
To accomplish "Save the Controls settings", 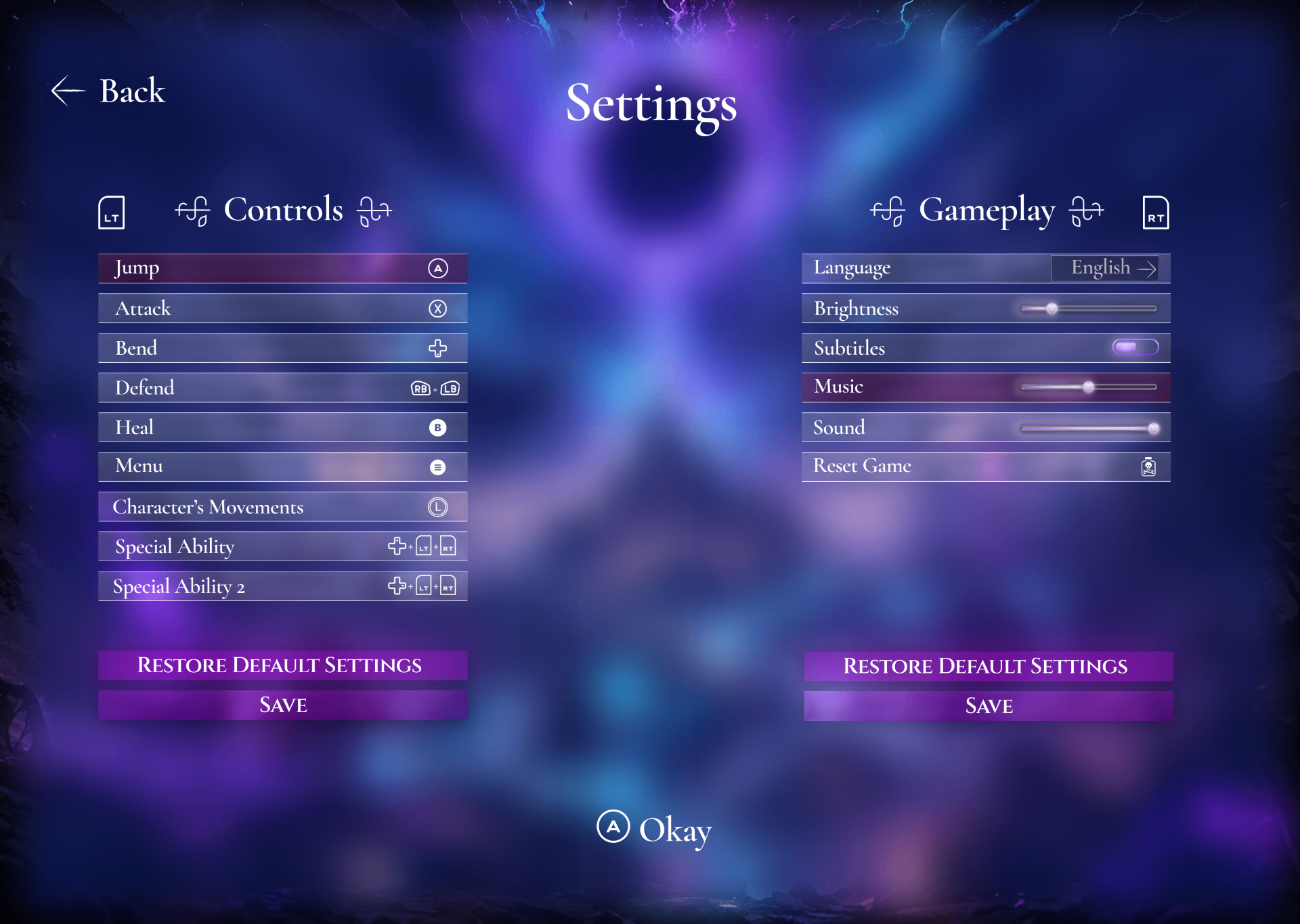I will pos(282,705).
